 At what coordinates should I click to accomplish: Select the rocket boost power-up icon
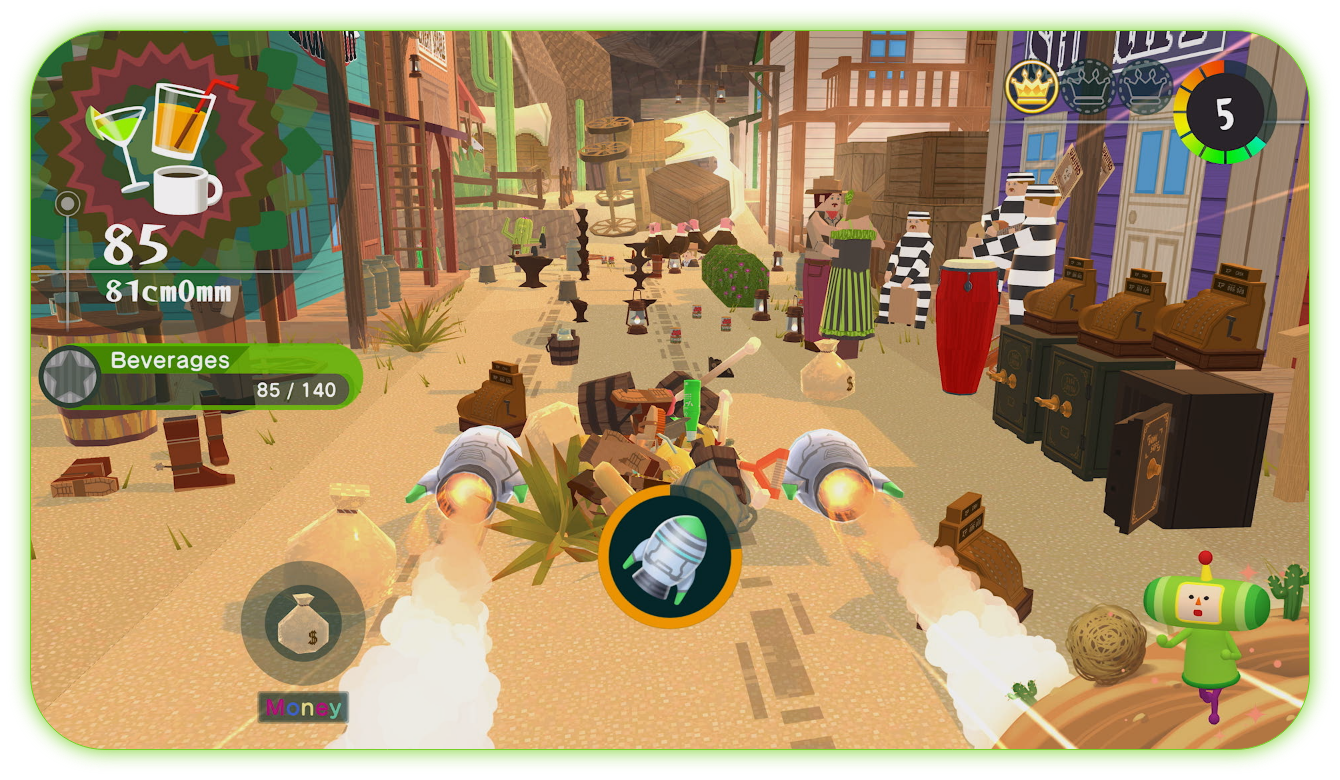(x=668, y=555)
